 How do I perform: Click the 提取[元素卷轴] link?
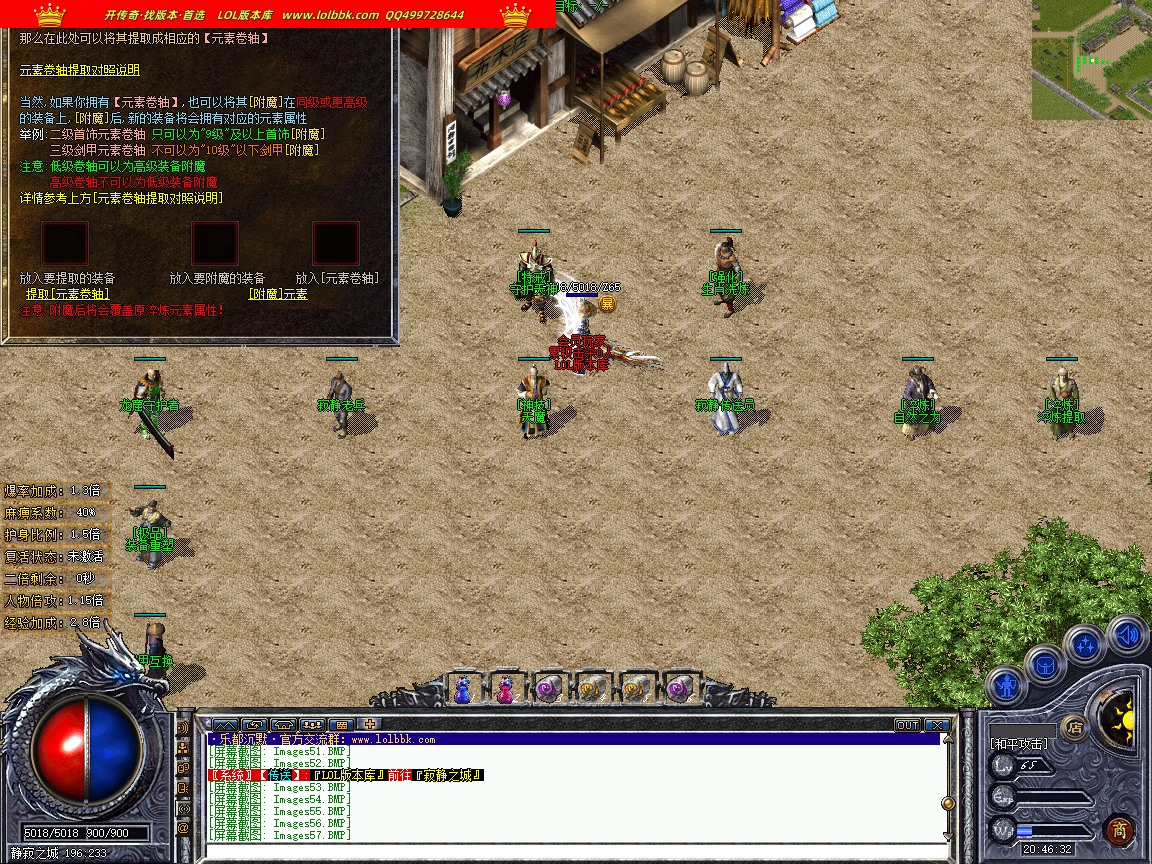(67, 294)
